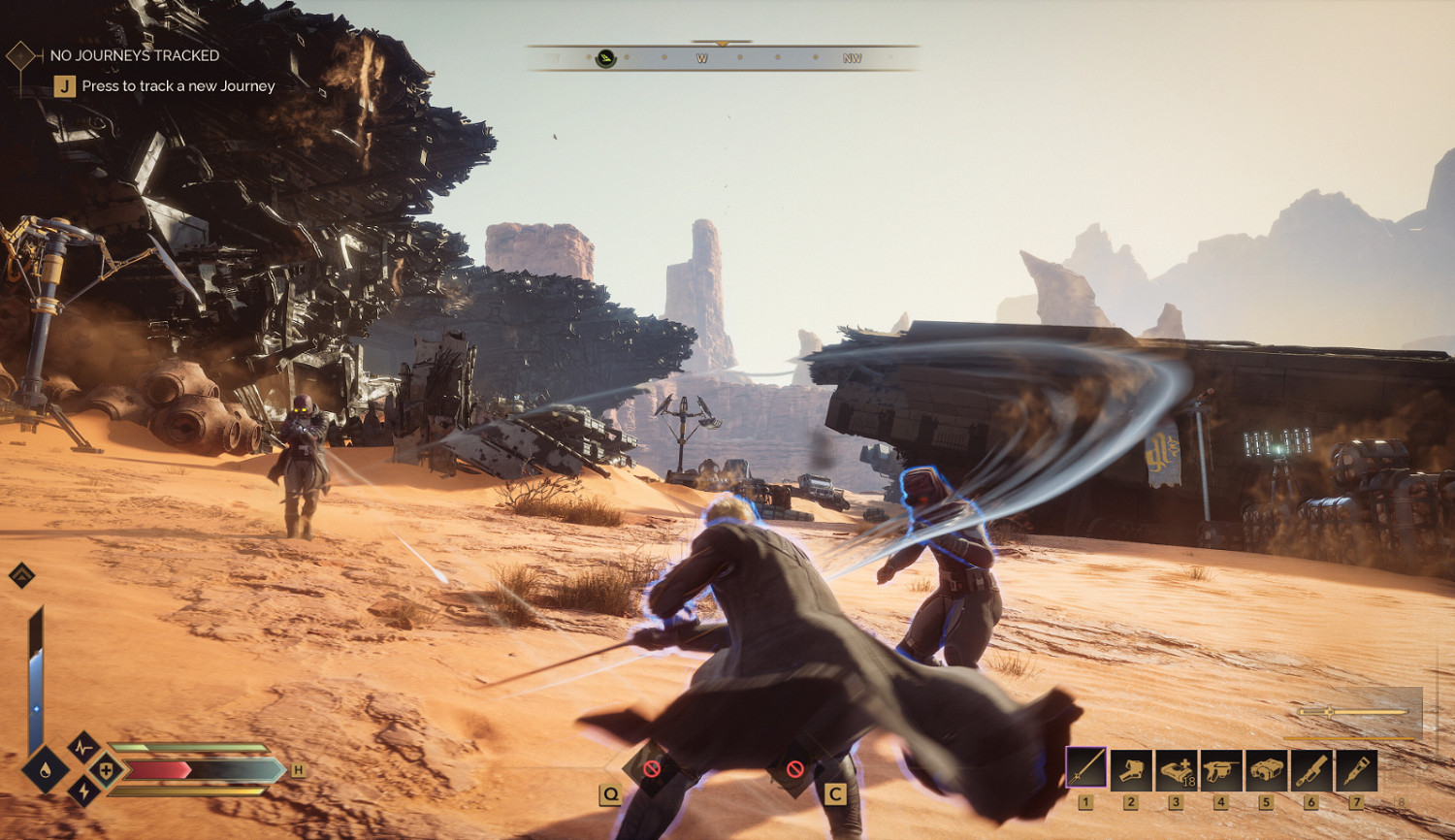The width and height of the screenshot is (1455, 840).
Task: Open the No Journeys Tracked panel
Action: pyautogui.click(x=134, y=56)
